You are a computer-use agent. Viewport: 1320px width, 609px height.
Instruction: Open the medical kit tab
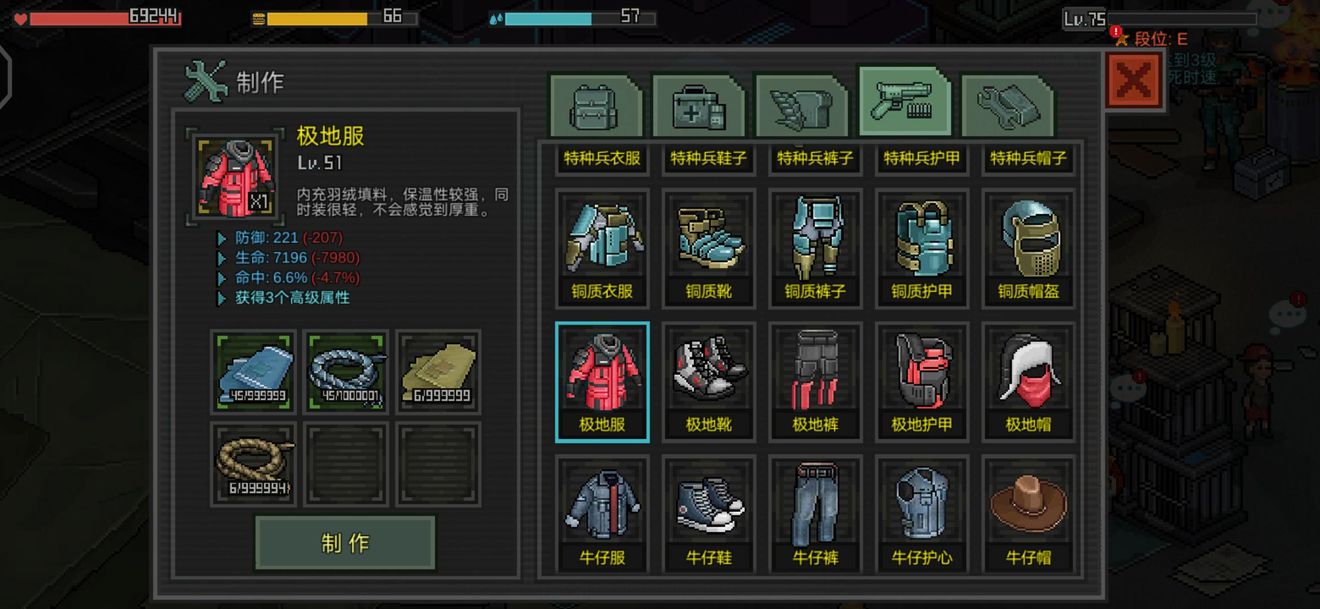(x=698, y=105)
